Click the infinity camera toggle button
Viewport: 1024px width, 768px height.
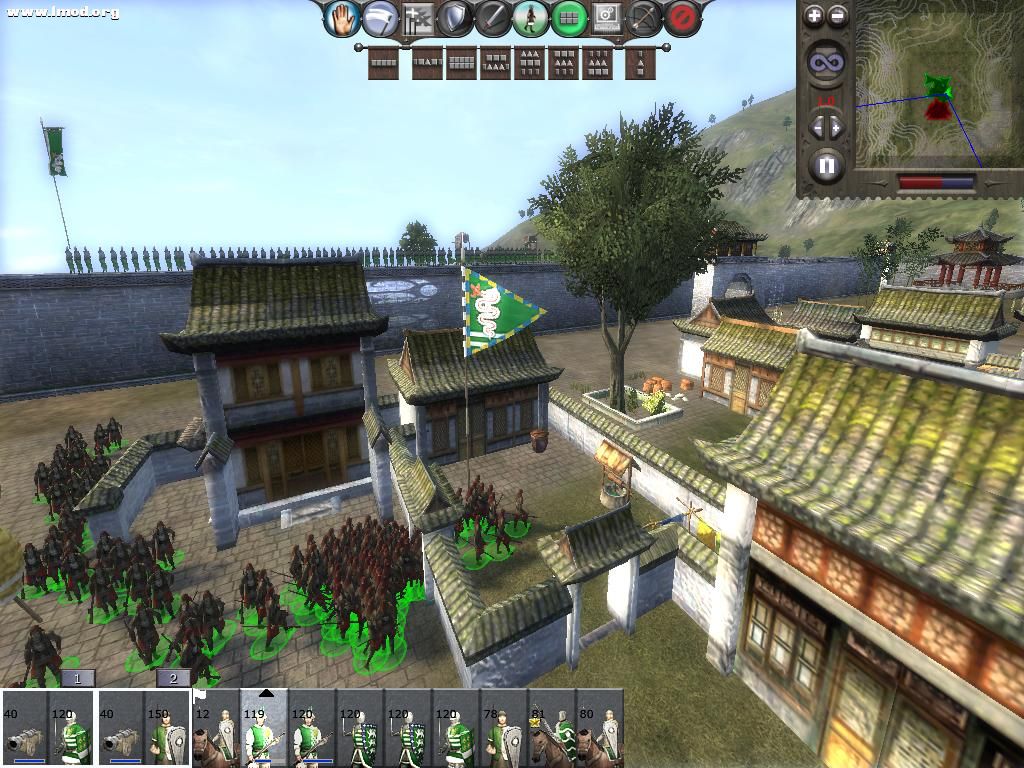pos(826,62)
